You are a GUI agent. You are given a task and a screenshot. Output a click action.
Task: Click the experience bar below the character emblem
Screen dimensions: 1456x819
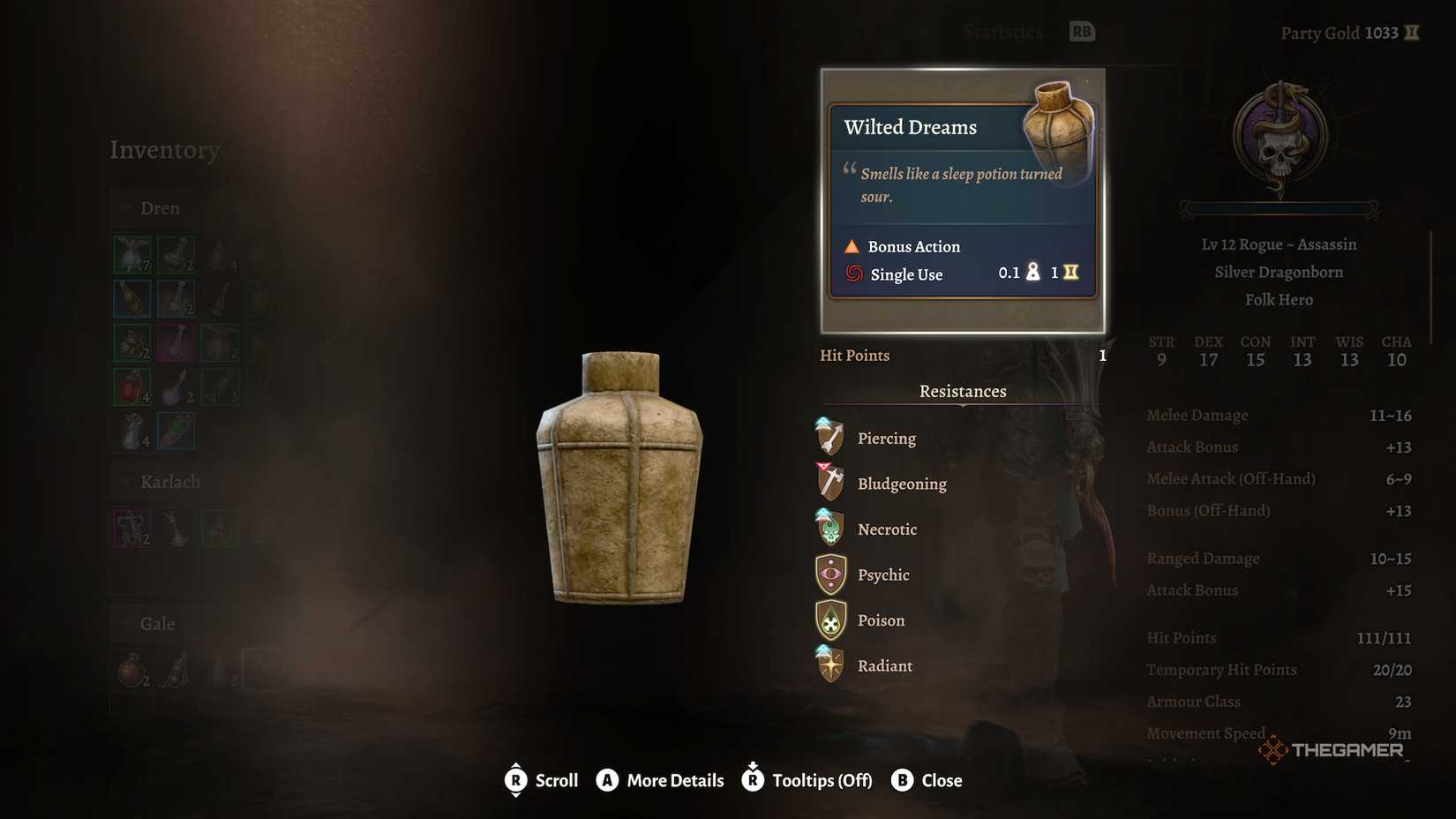(1278, 210)
